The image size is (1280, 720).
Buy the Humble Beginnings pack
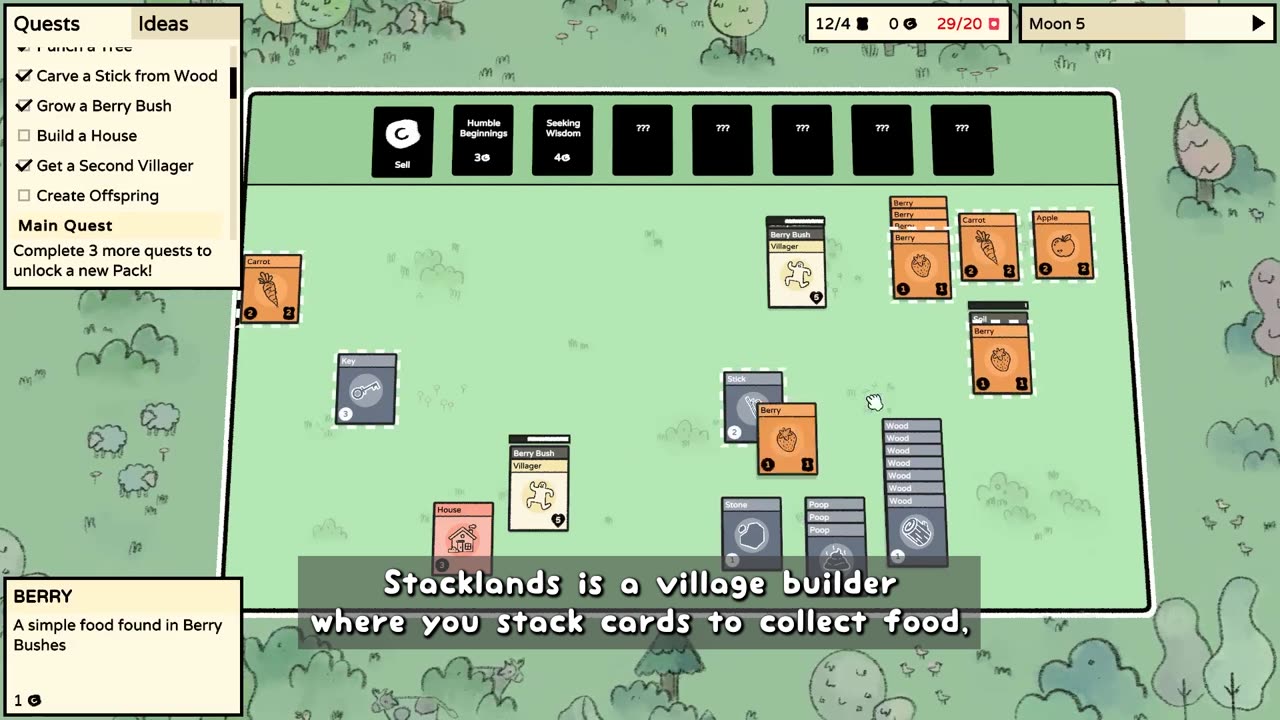tap(483, 141)
